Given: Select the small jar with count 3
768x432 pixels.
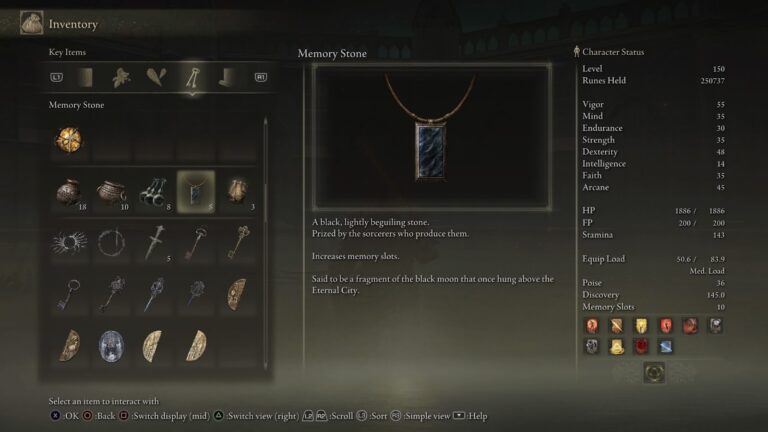Looking at the screenshot, I should [x=237, y=190].
